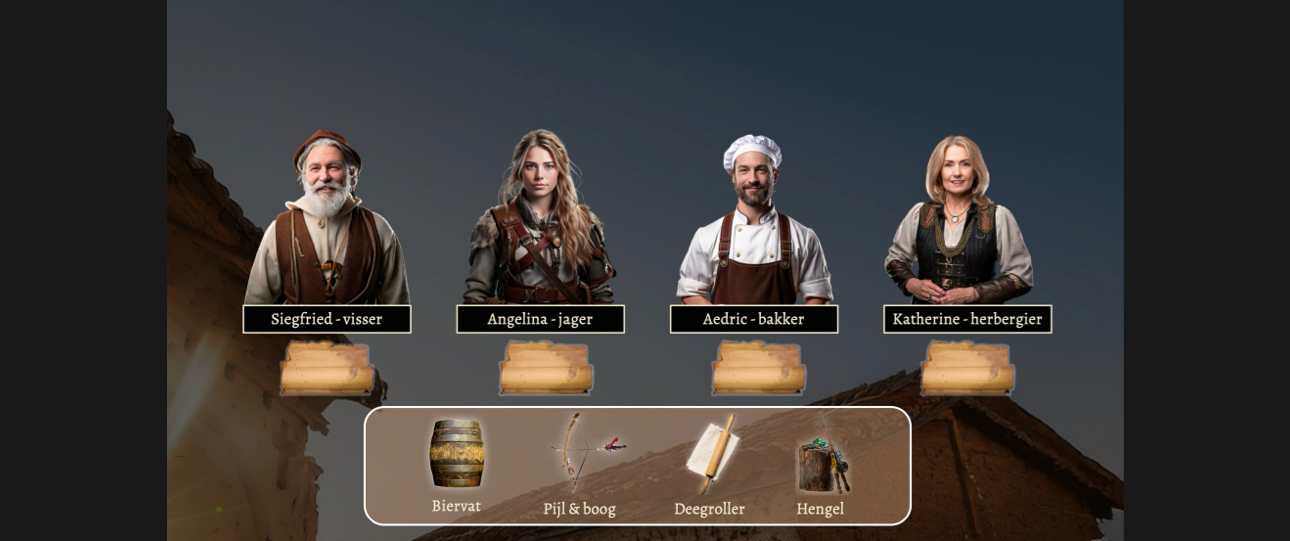Select the parchment slot below Katherine
Viewport: 1290px width, 541px height.
tap(967, 368)
